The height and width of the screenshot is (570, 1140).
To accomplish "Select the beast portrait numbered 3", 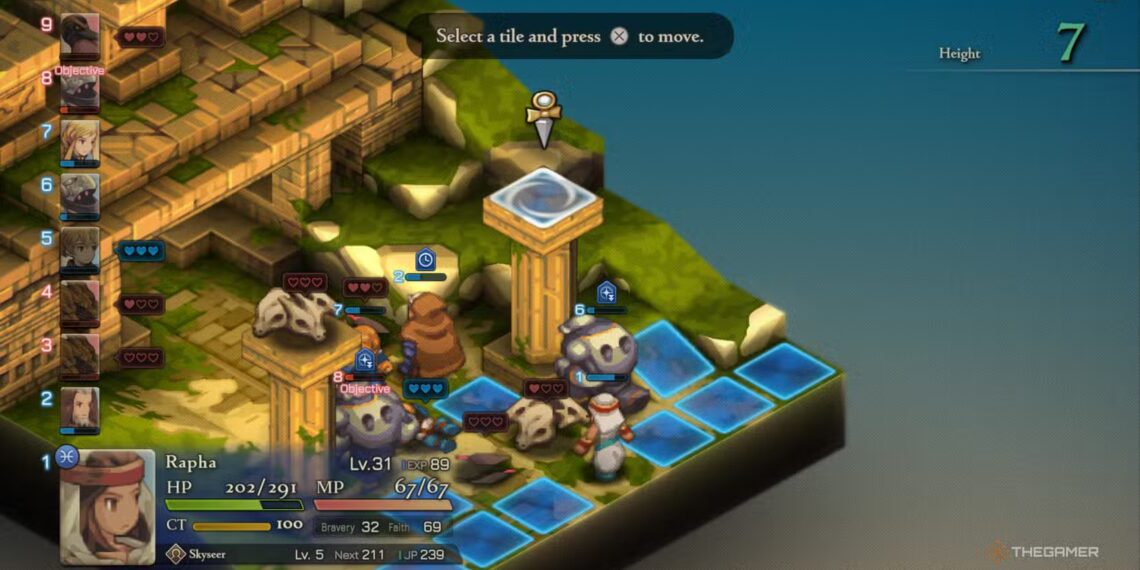I will tap(79, 355).
